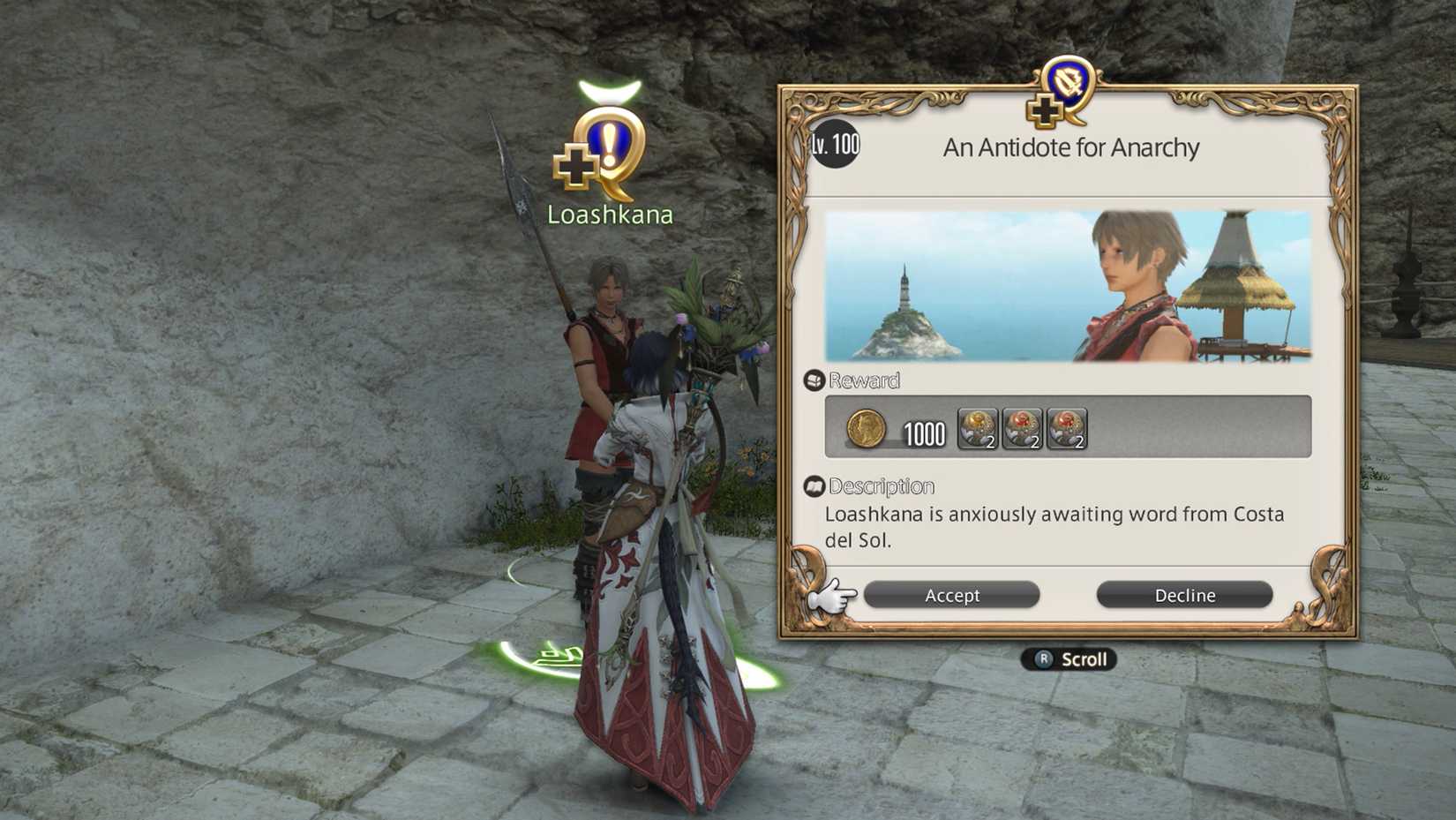This screenshot has width=1456, height=820.
Task: Accept the quest An Antidote for Anarchy
Action: click(x=951, y=595)
